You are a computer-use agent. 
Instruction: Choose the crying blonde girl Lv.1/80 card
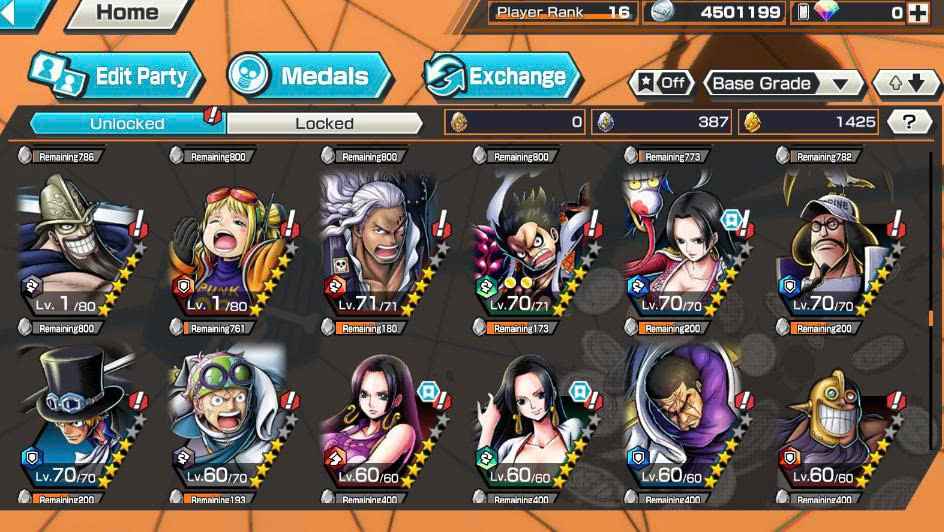click(228, 240)
